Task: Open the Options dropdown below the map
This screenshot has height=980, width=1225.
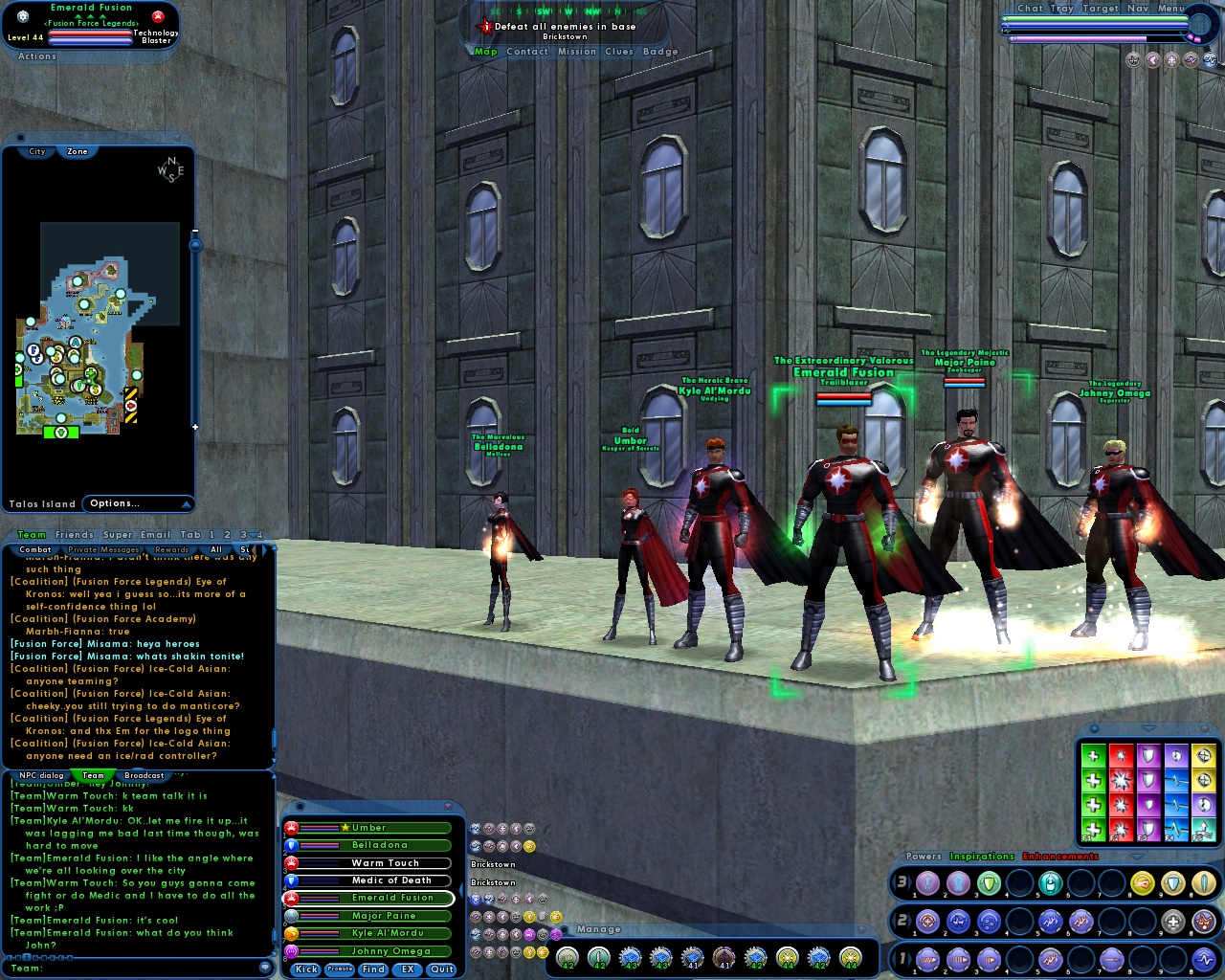Action: point(113,503)
